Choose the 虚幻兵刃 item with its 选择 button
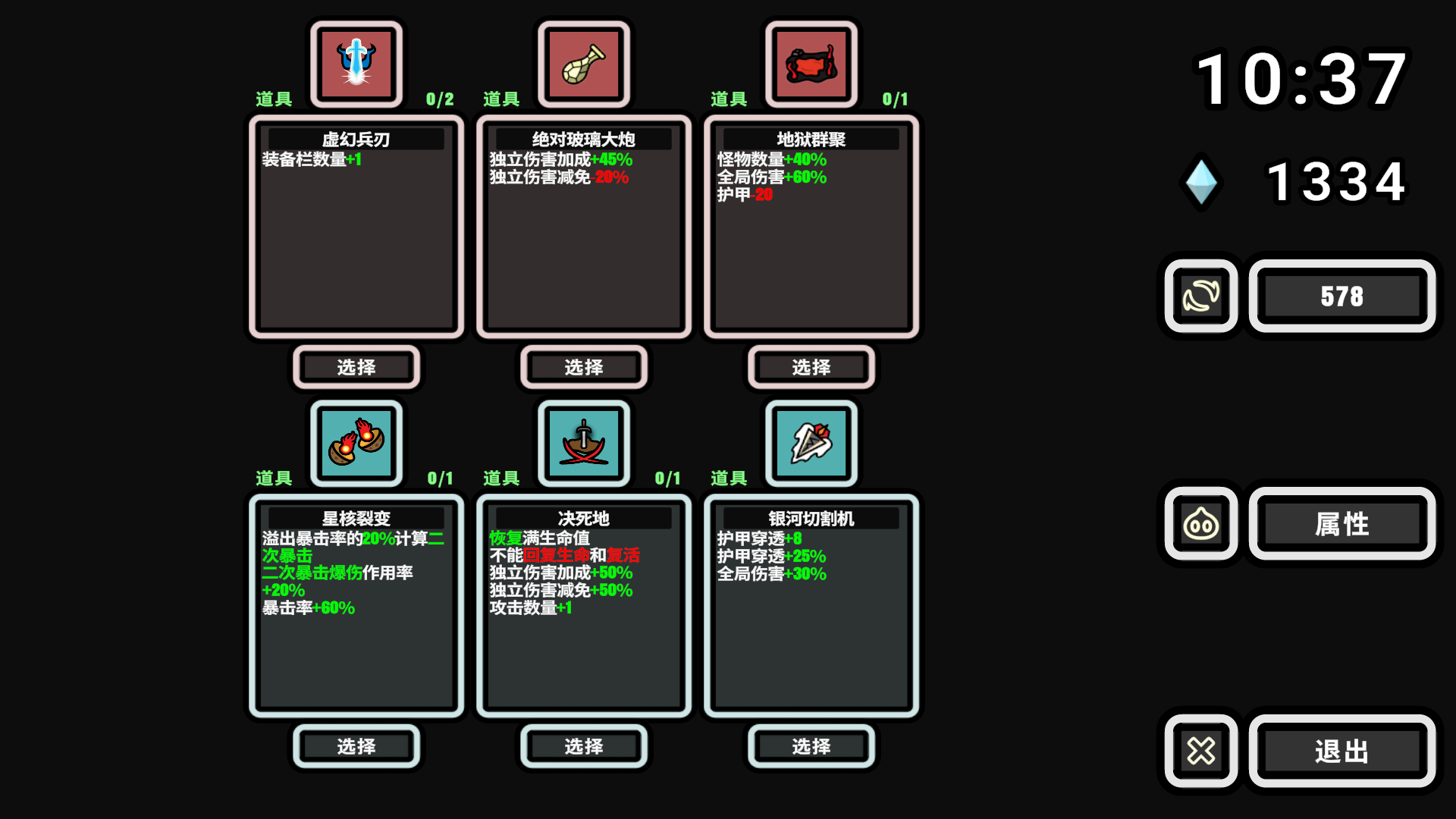Viewport: 1456px width, 819px height. pyautogui.click(x=356, y=368)
